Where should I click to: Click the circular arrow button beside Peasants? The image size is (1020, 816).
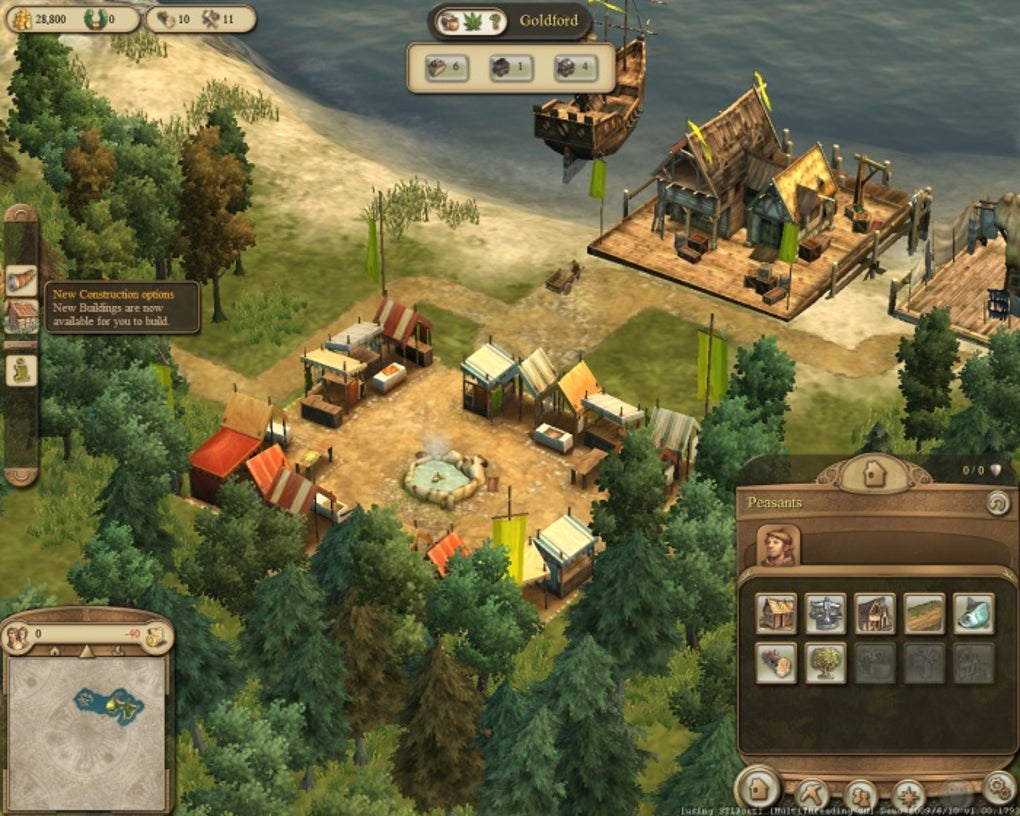pyautogui.click(x=997, y=503)
